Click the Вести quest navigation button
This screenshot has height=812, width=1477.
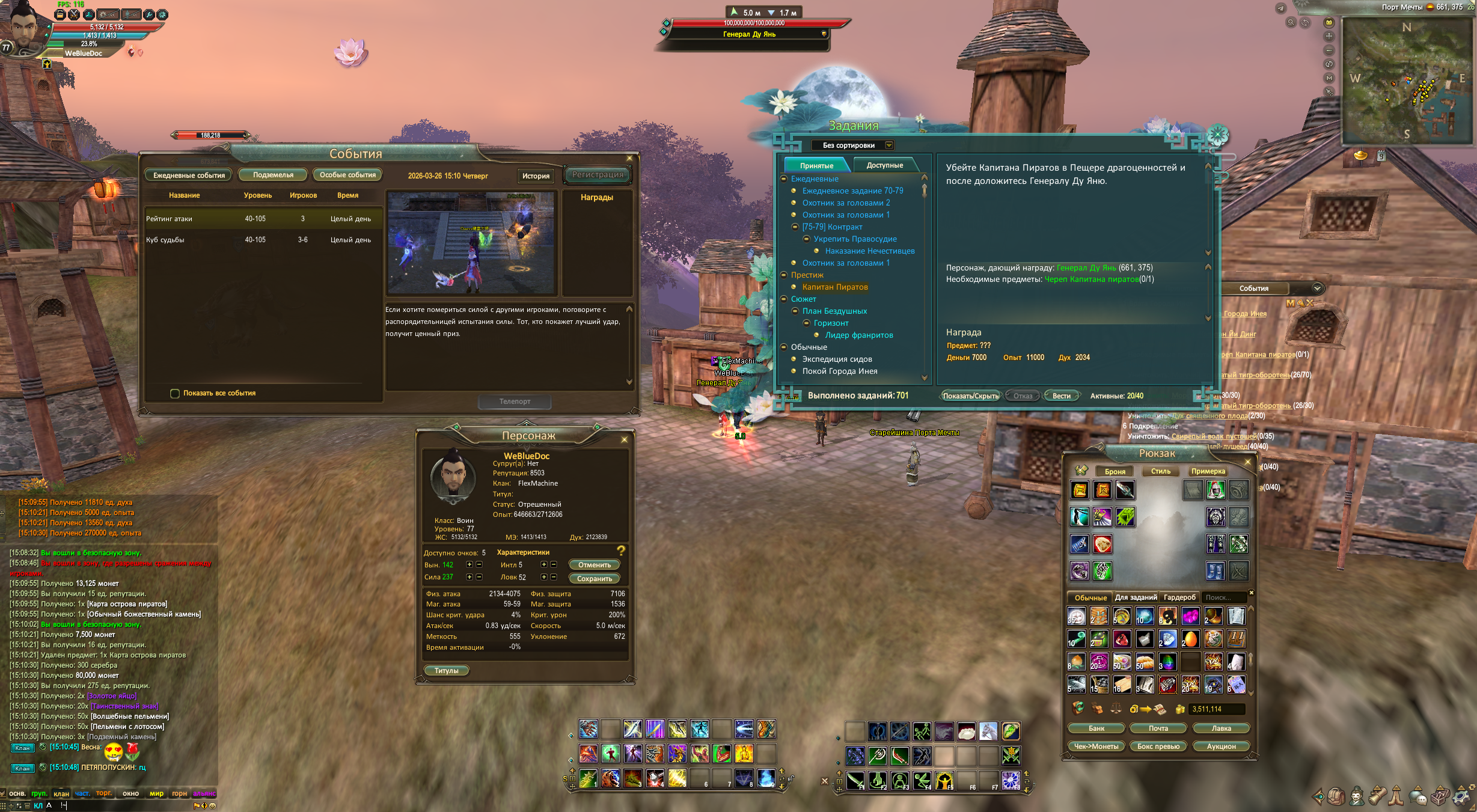(x=1061, y=396)
